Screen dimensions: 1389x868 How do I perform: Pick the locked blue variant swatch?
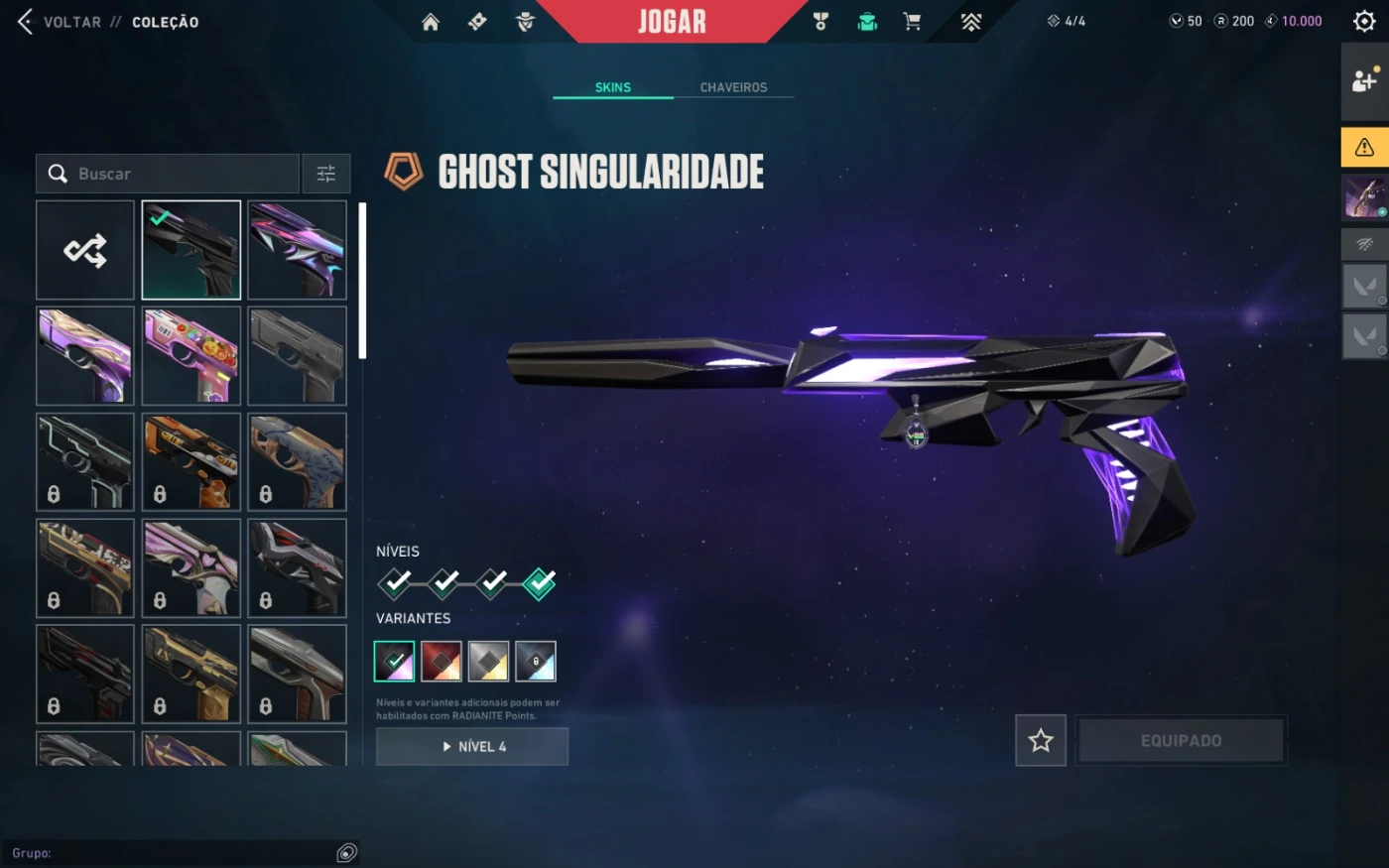(536, 662)
